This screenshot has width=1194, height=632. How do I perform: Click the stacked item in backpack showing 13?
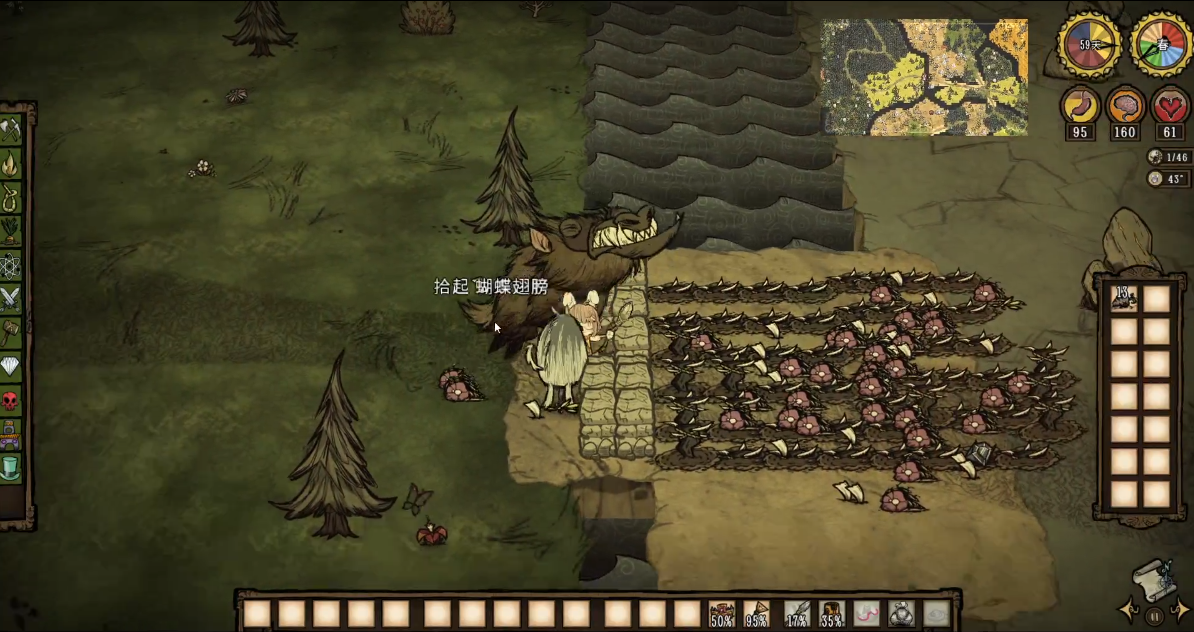(x=1125, y=298)
